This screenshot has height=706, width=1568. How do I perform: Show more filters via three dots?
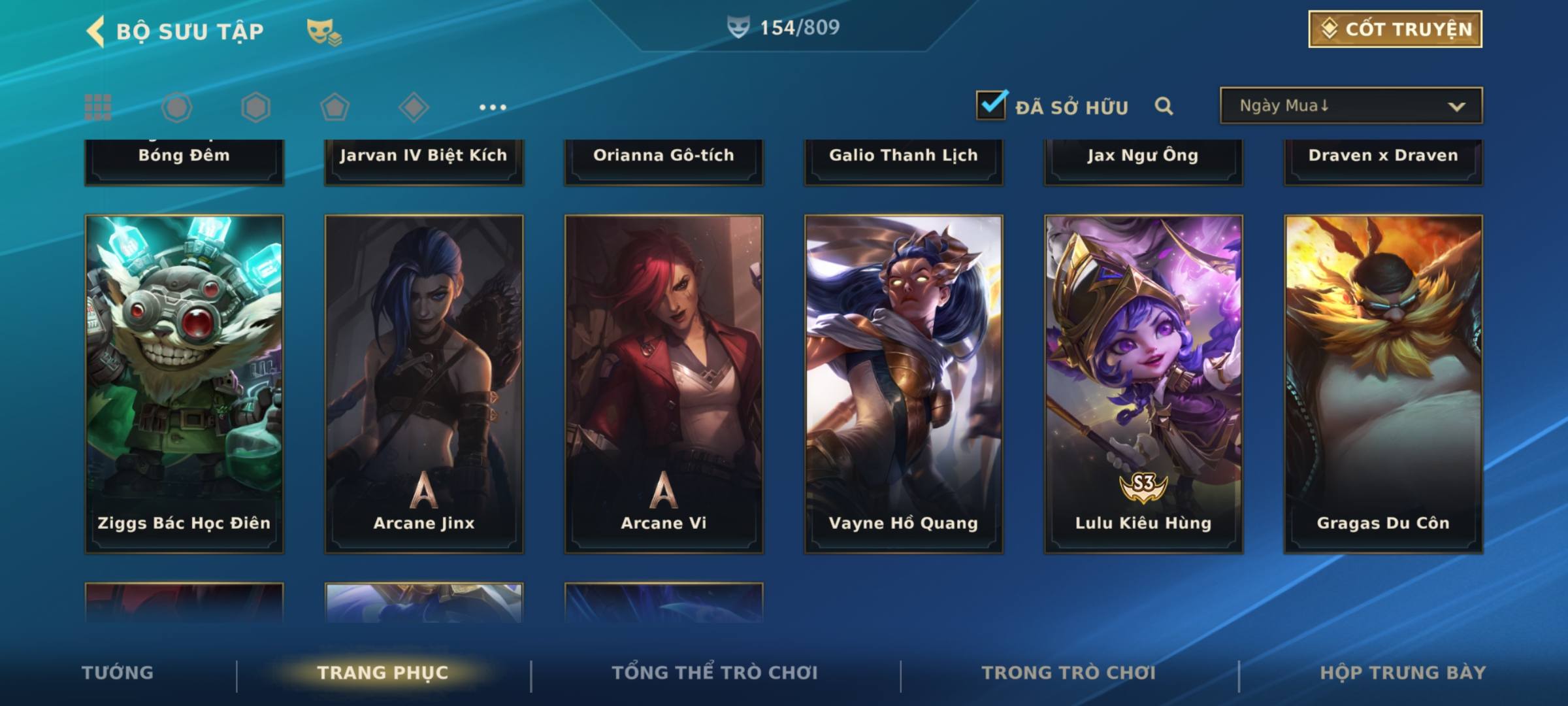pos(493,107)
